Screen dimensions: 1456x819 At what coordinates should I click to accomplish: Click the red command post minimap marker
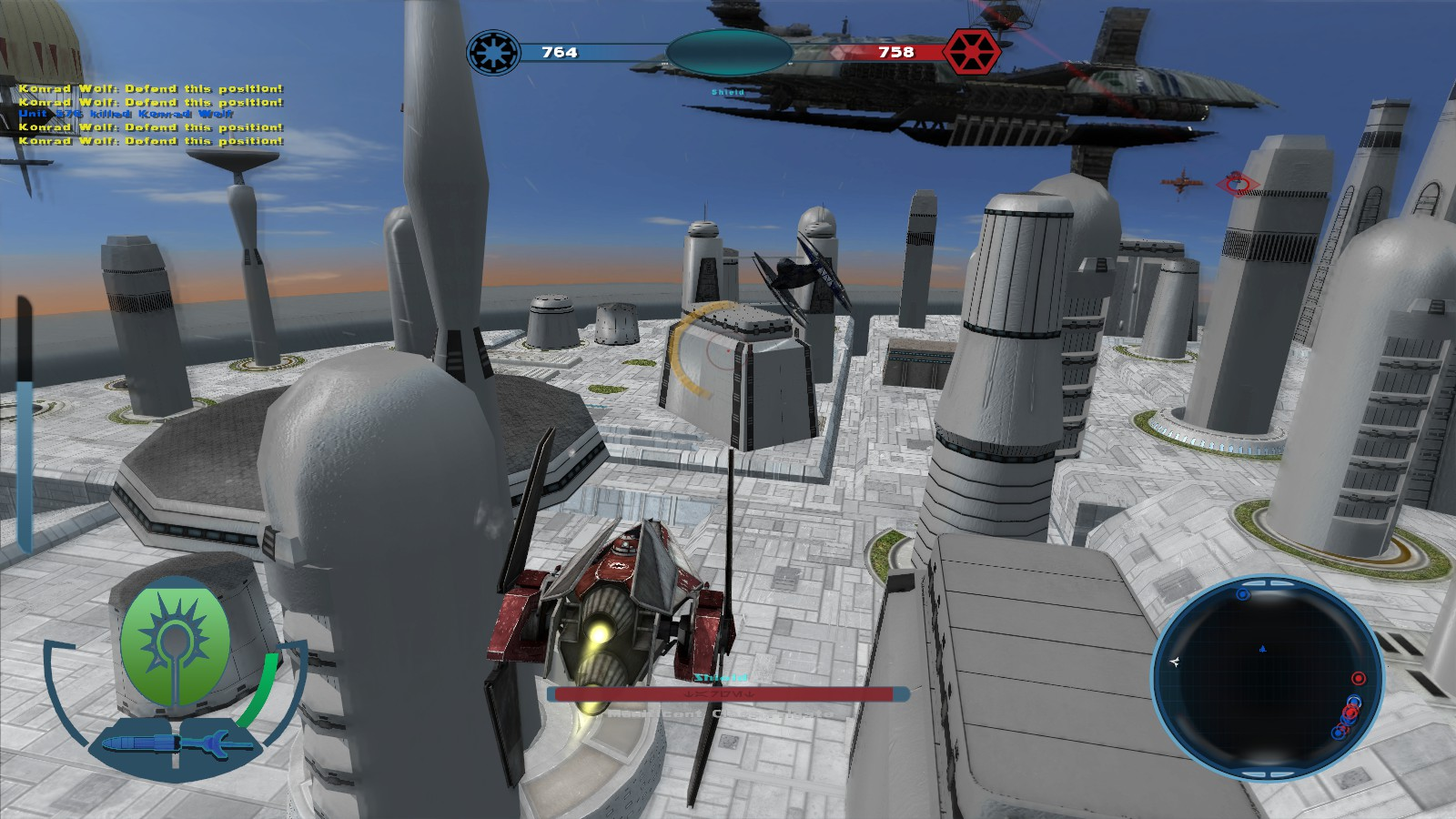(1359, 679)
